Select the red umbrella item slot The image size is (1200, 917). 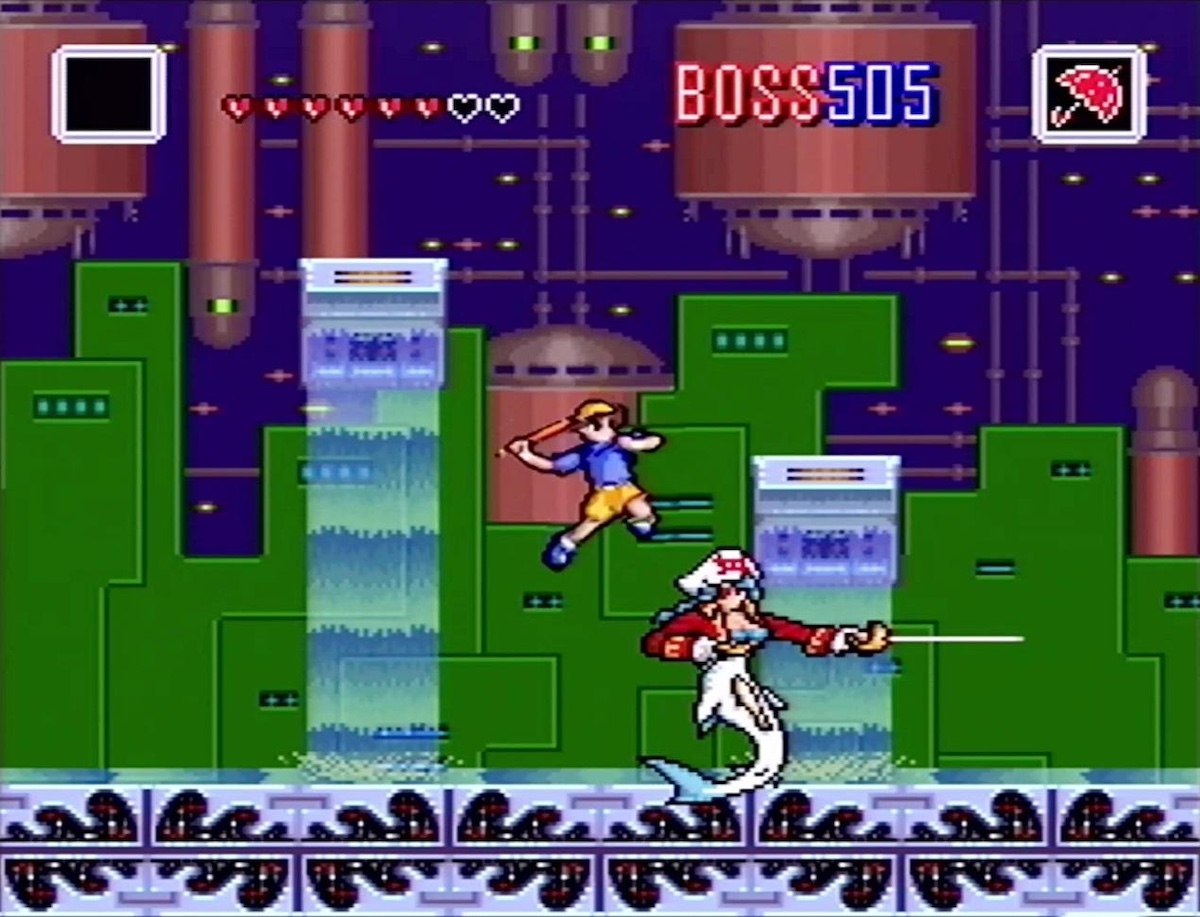[1088, 95]
